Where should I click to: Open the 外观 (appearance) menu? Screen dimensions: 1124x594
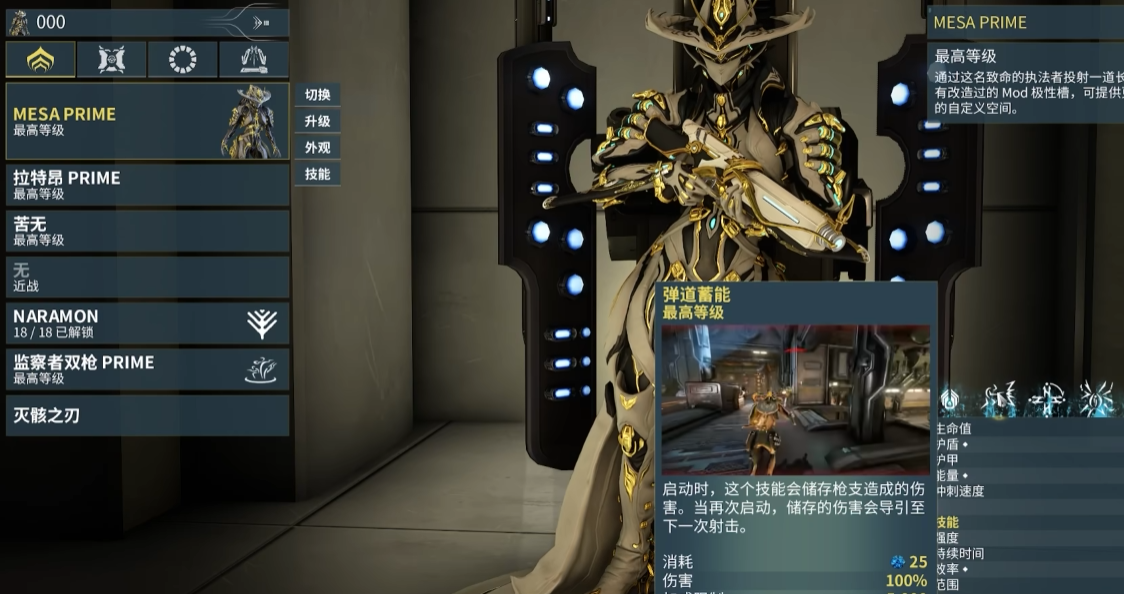pos(318,147)
